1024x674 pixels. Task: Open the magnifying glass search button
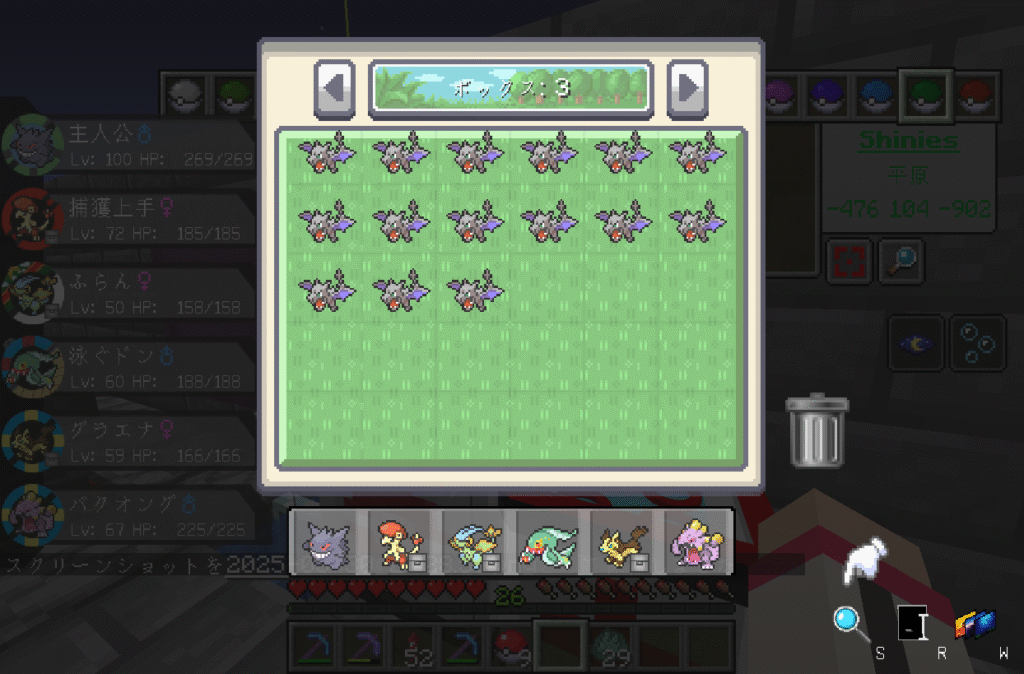click(900, 261)
